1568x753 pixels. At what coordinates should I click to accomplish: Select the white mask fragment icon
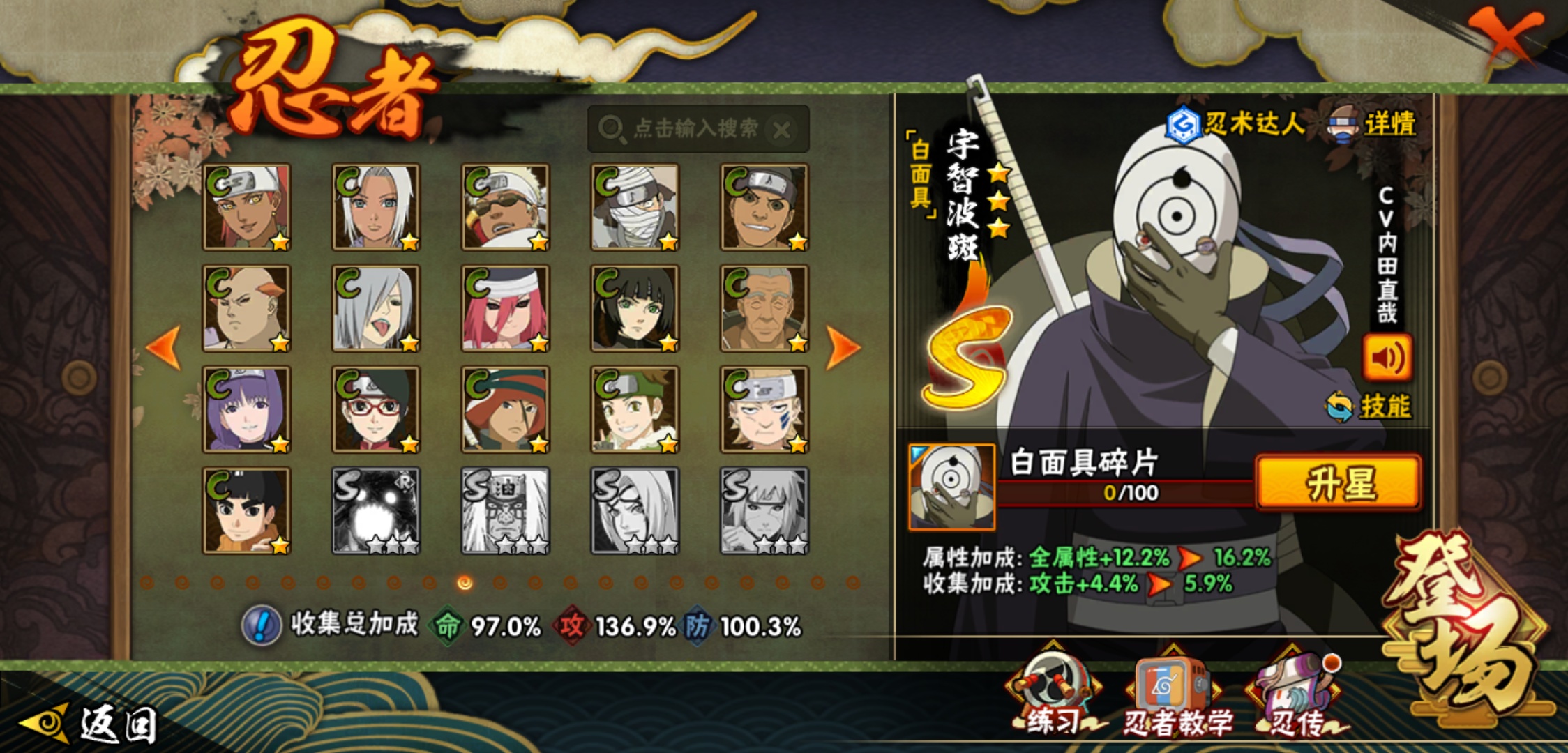pos(951,487)
